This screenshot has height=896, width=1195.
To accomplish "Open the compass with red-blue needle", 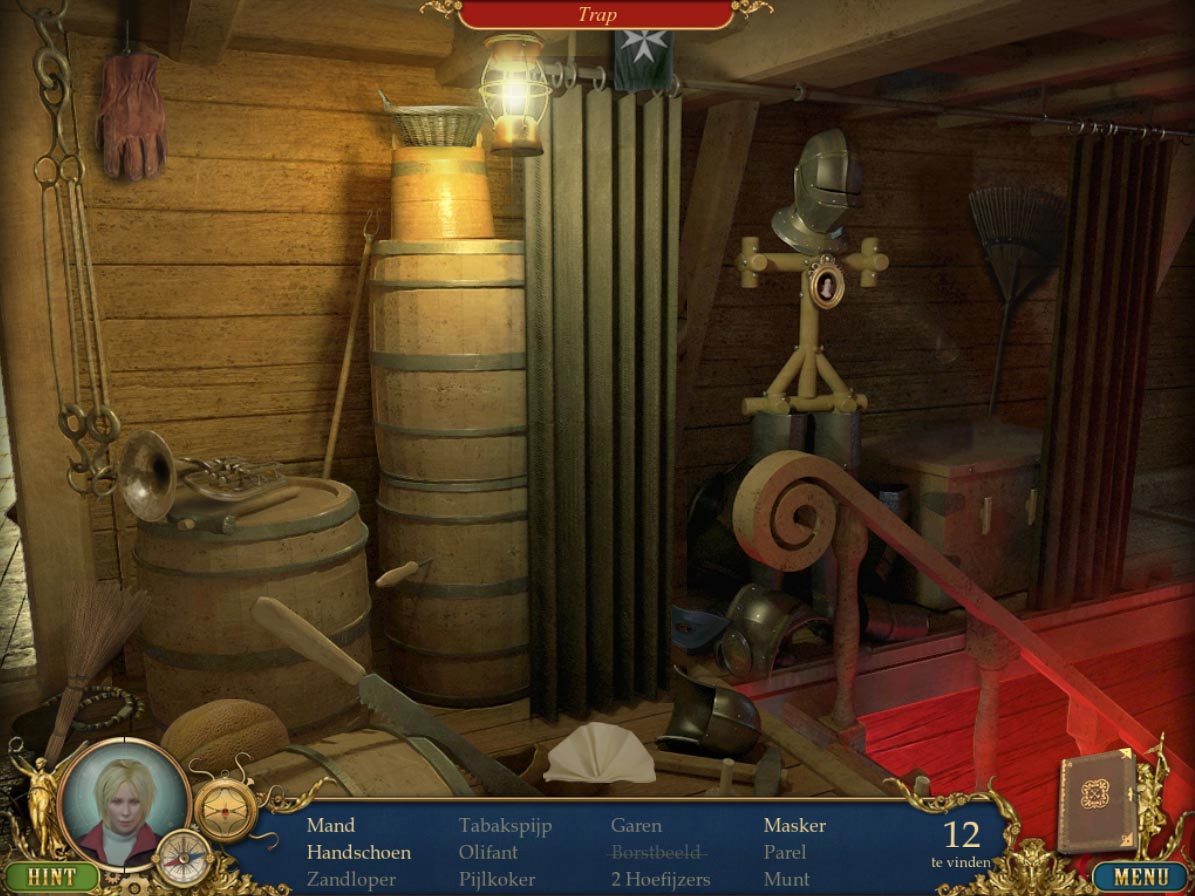I will click(x=185, y=859).
